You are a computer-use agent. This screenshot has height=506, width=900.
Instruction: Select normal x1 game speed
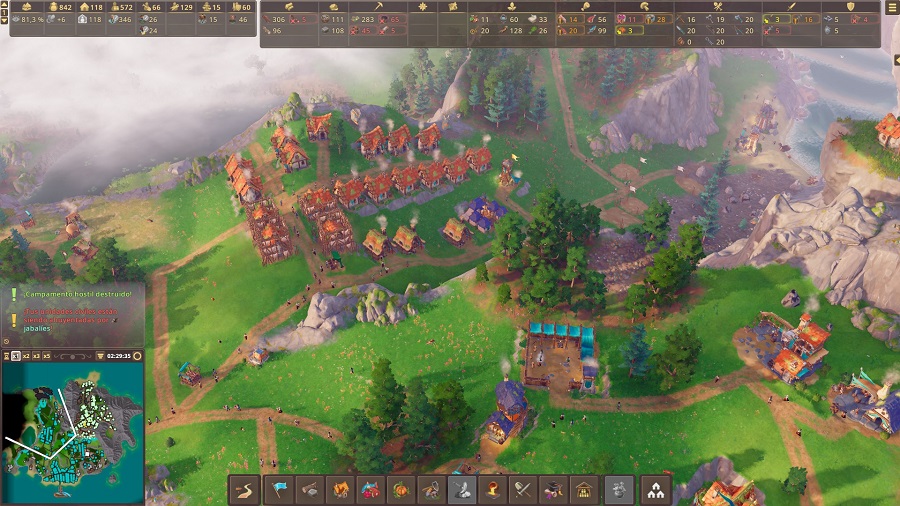[15, 356]
